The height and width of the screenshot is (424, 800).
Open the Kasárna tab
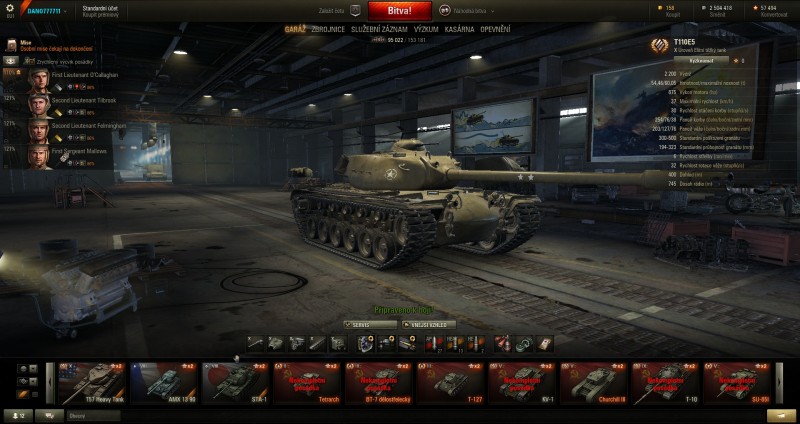click(461, 29)
